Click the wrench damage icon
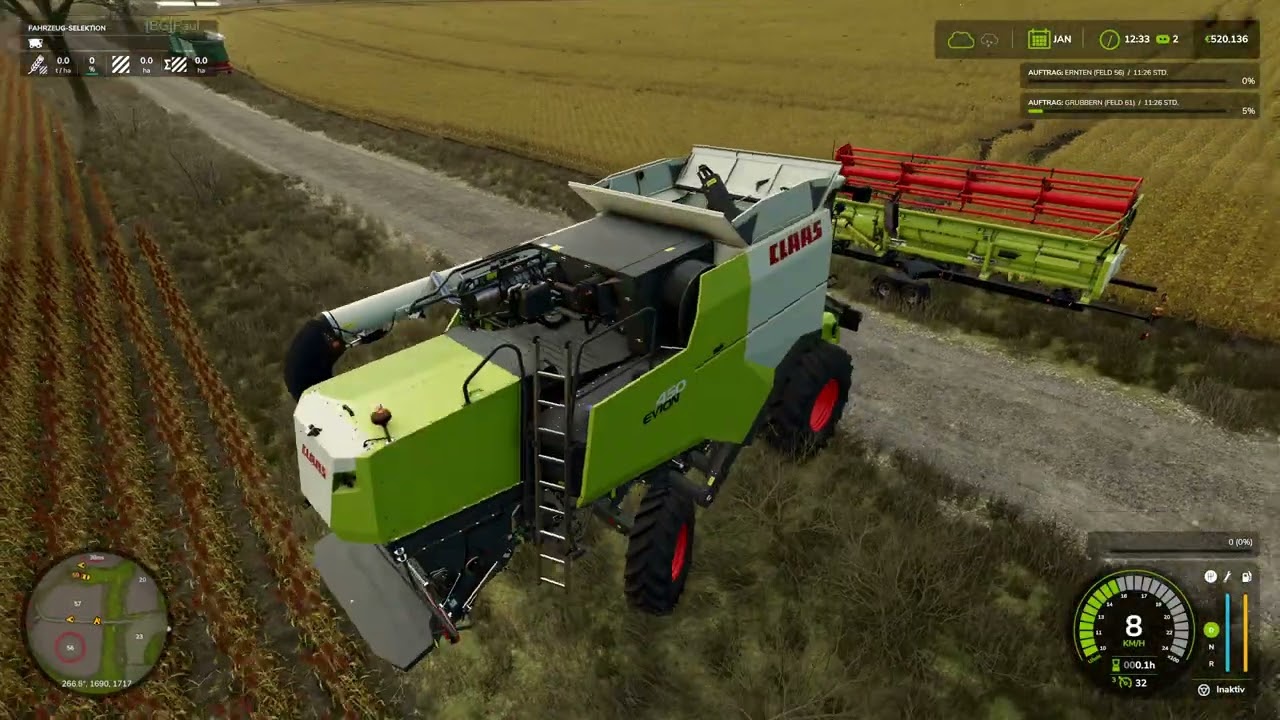1280x720 pixels. (1228, 577)
